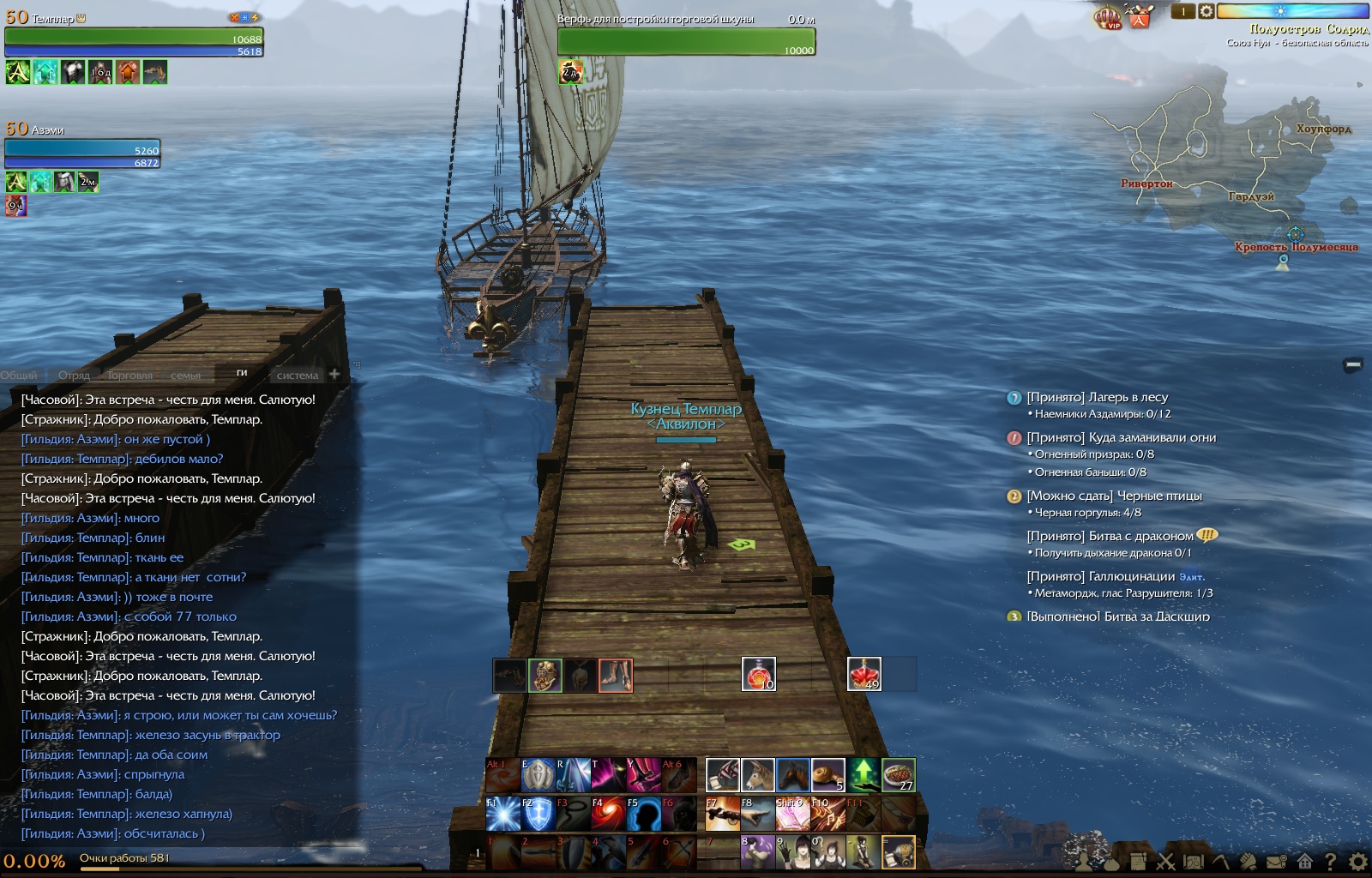Open the help question mark menu
Image resolution: width=1372 pixels, height=878 pixels.
1331,861
